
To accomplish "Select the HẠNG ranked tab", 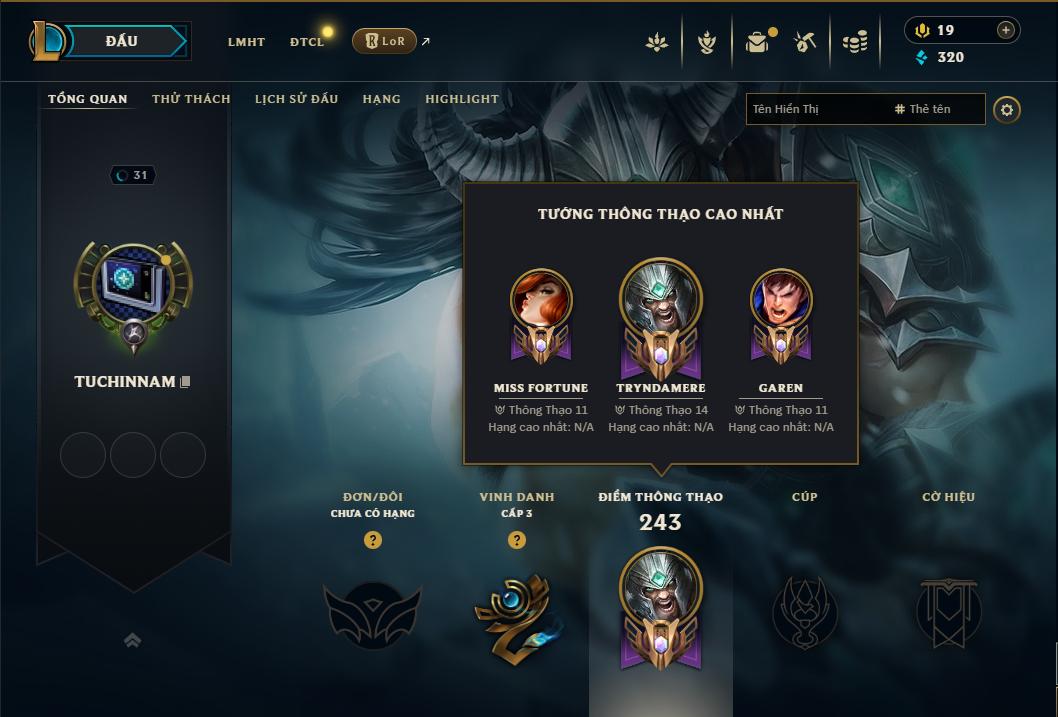I will pos(381,99).
